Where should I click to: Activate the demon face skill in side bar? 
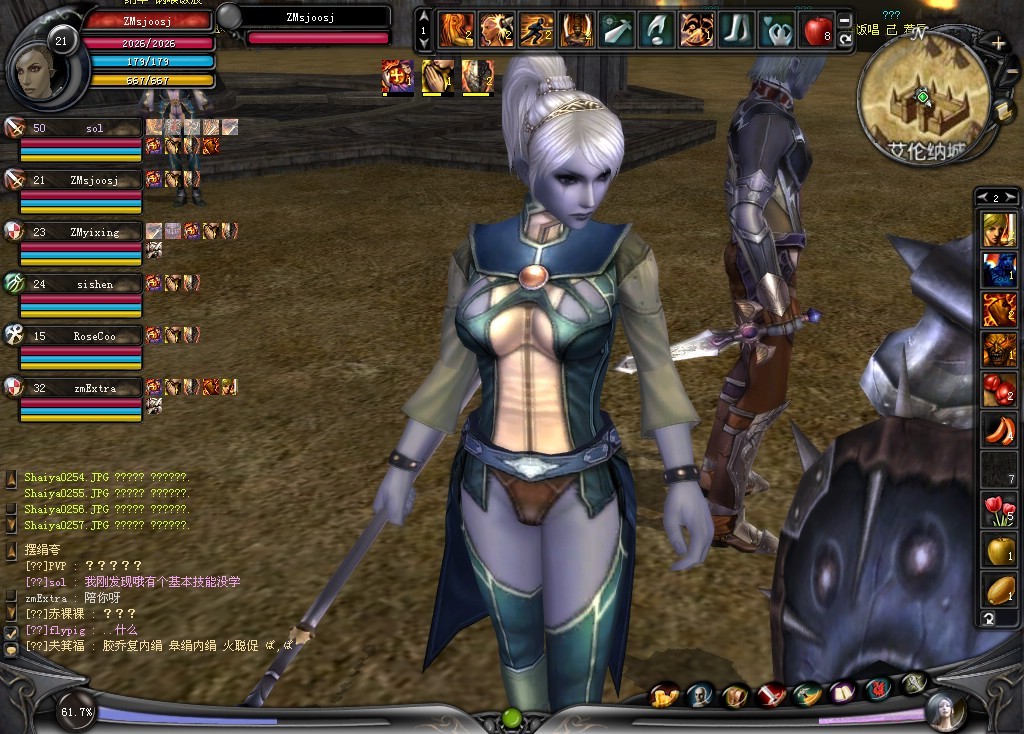click(998, 349)
